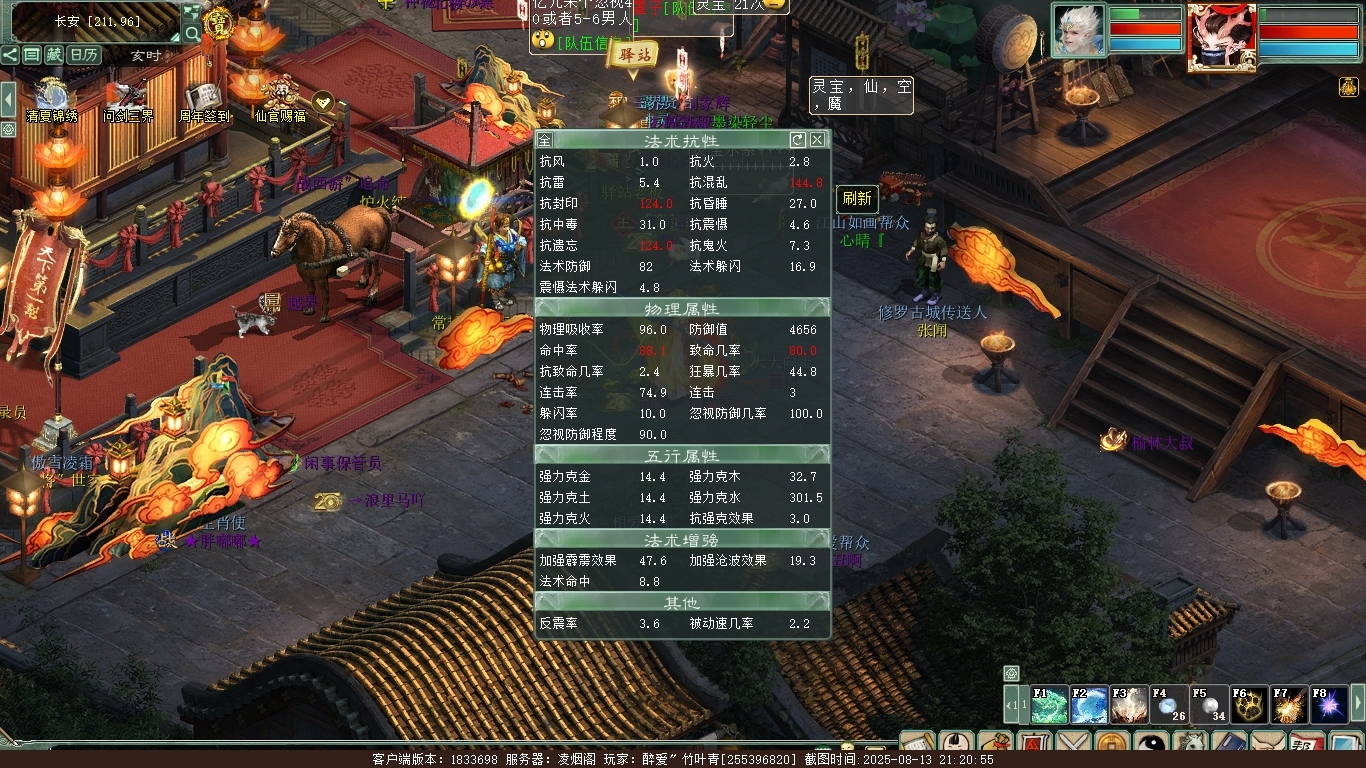Activate the F2 blue wave skill
The image size is (1366, 768).
[x=1090, y=705]
